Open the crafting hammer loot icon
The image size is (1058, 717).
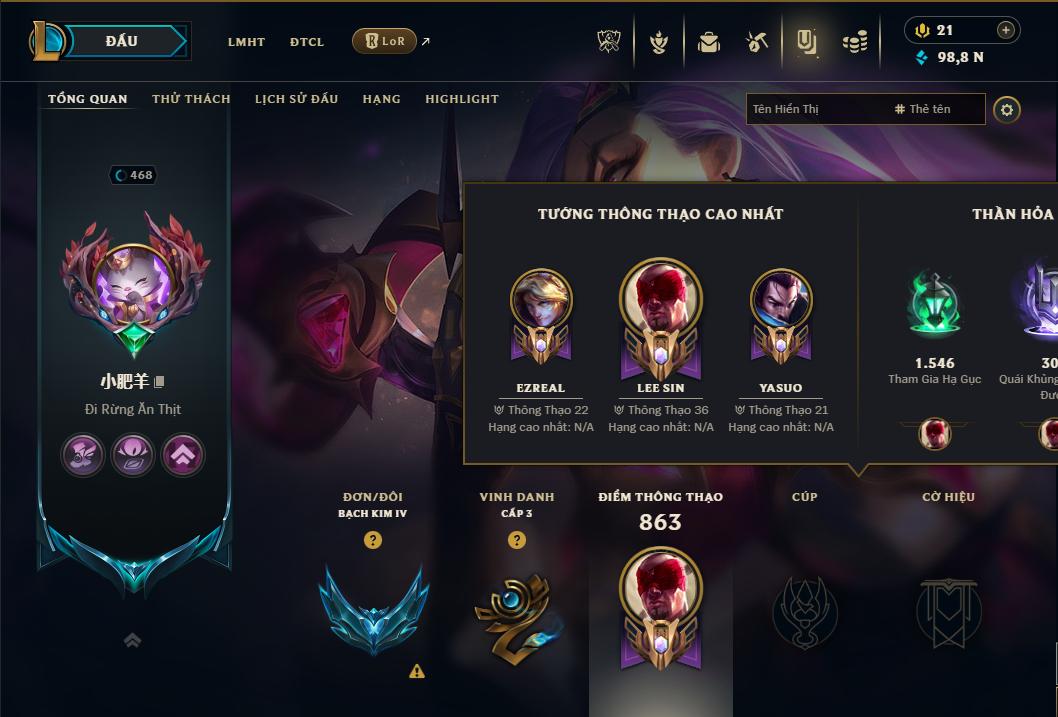pos(757,42)
